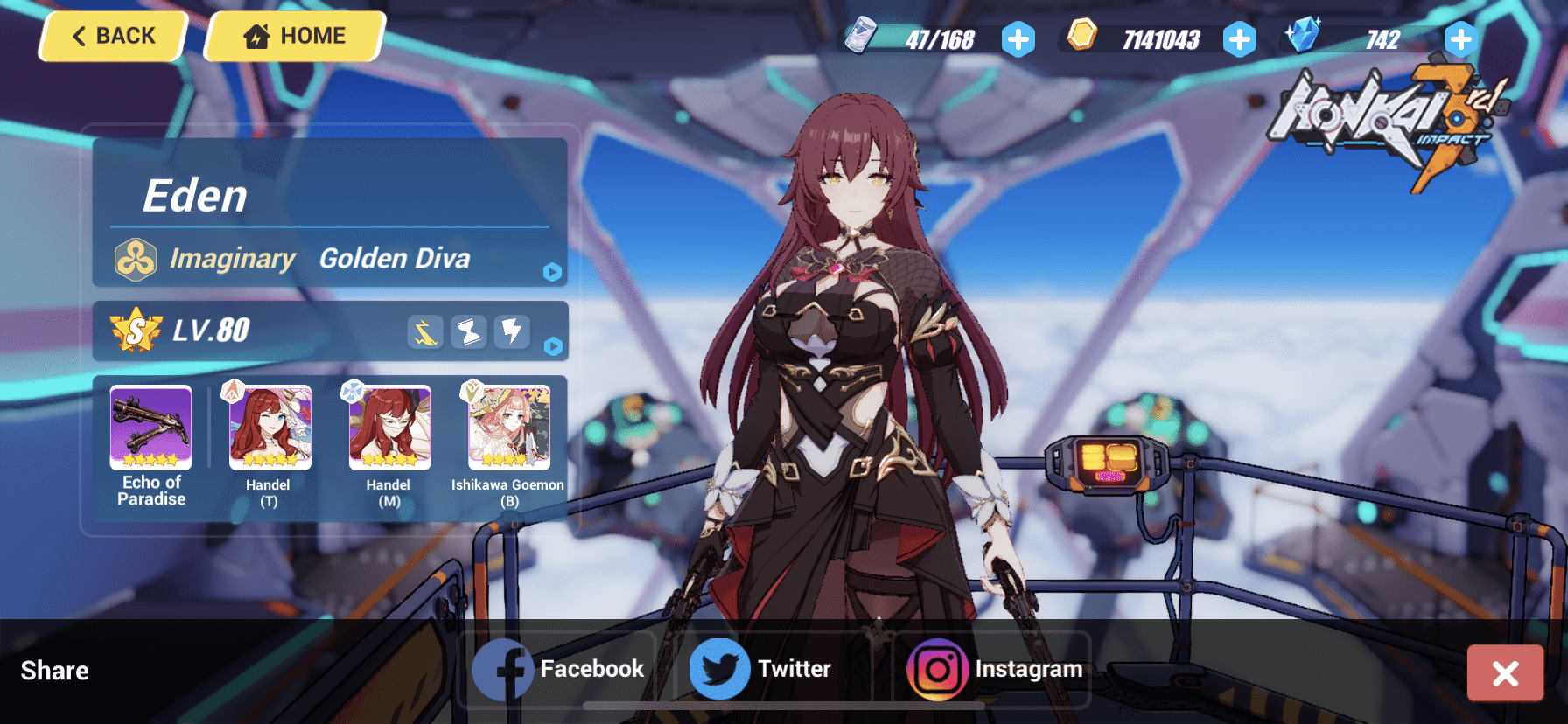
Task: Open the Ishikawa Goemon (B) stigmata
Action: [x=509, y=428]
